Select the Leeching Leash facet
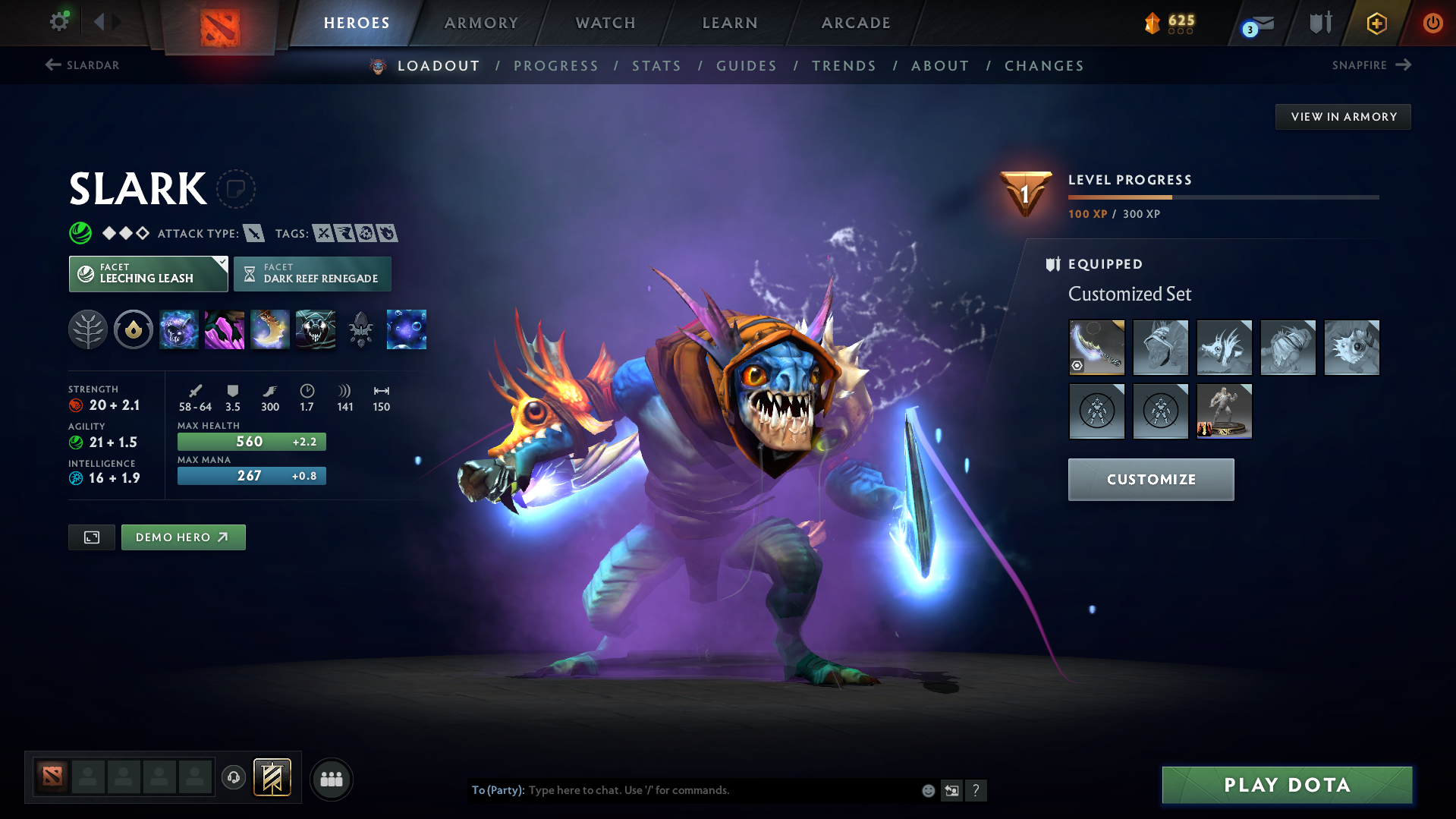Image resolution: width=1456 pixels, height=819 pixels. (x=148, y=274)
